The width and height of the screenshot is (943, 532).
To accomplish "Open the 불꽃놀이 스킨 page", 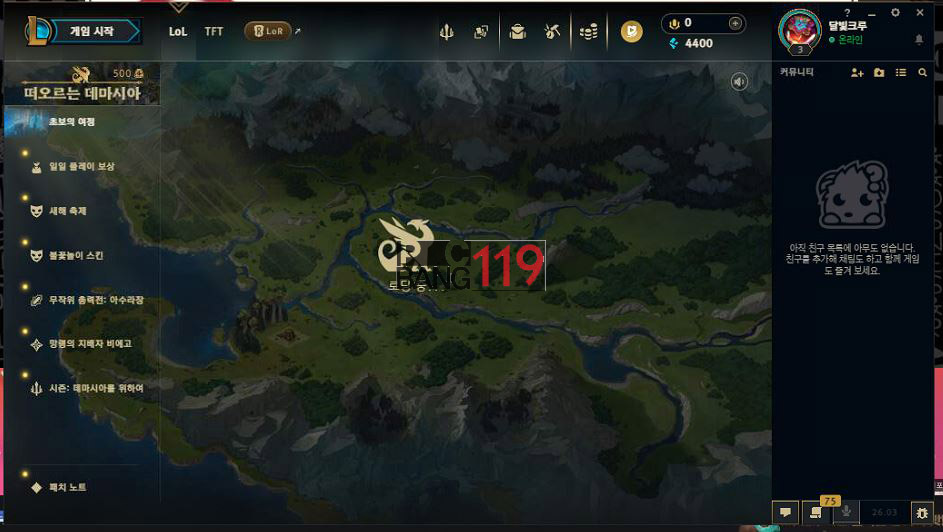I will point(76,255).
